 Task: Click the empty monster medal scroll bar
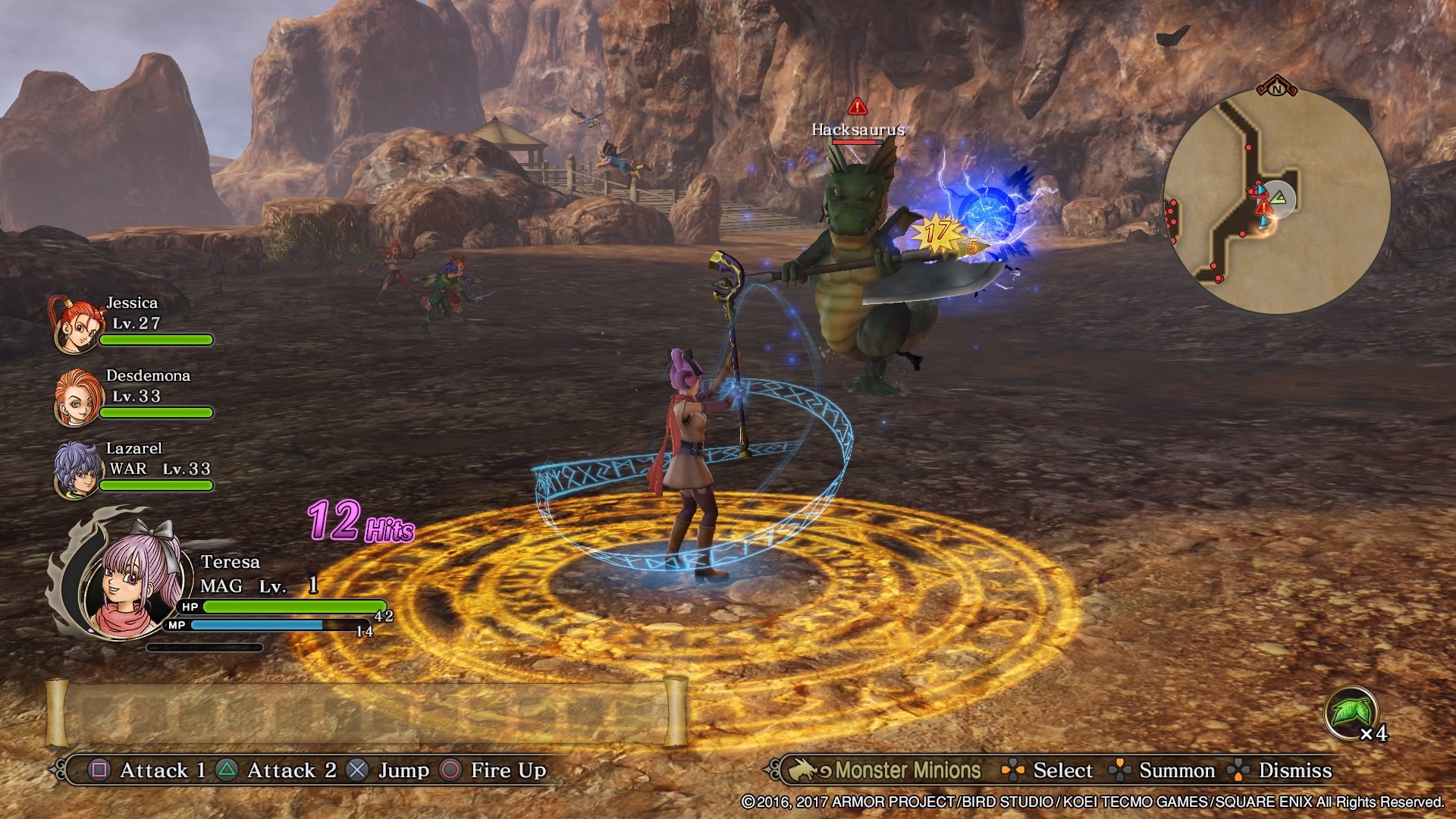(366, 713)
